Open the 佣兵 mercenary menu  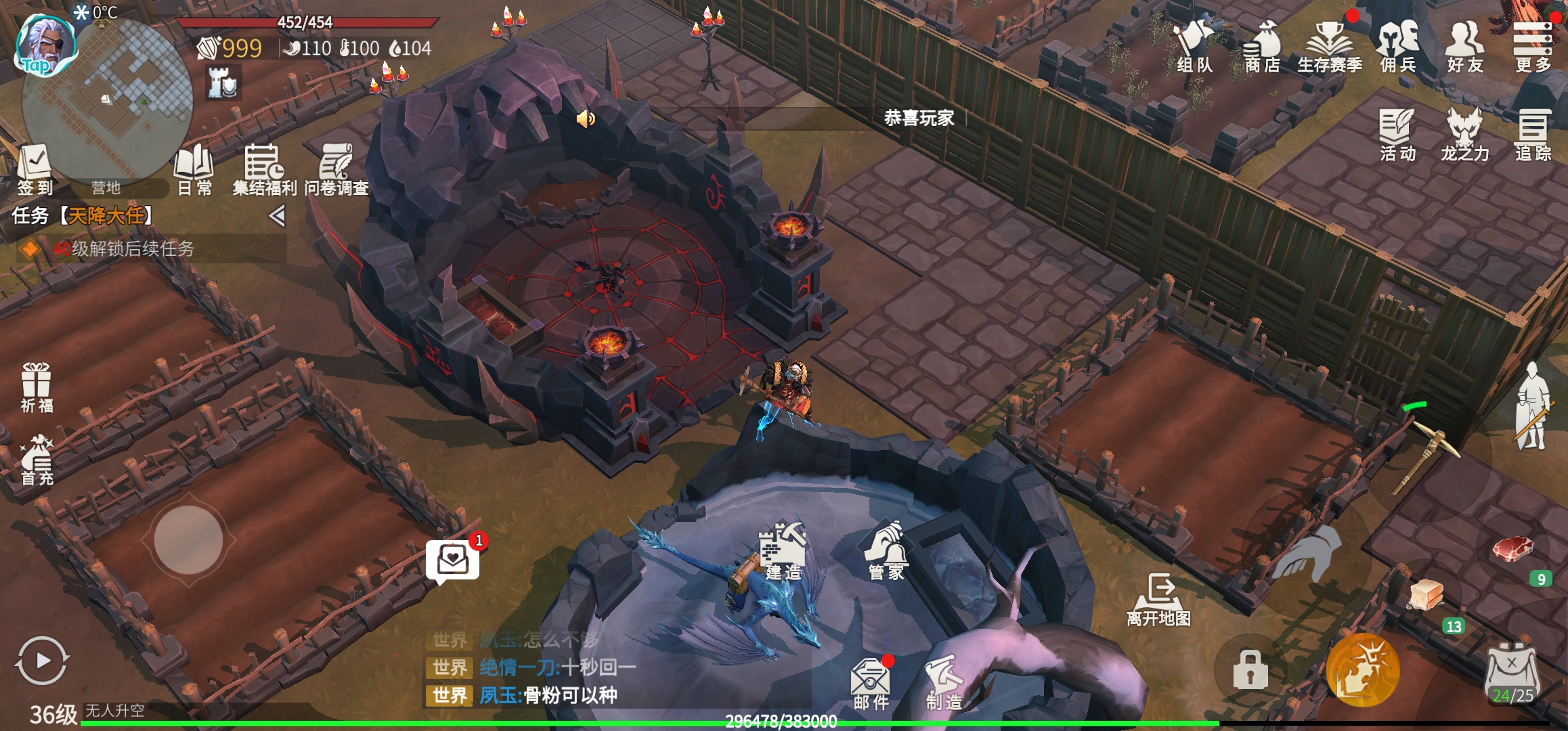[x=1397, y=46]
